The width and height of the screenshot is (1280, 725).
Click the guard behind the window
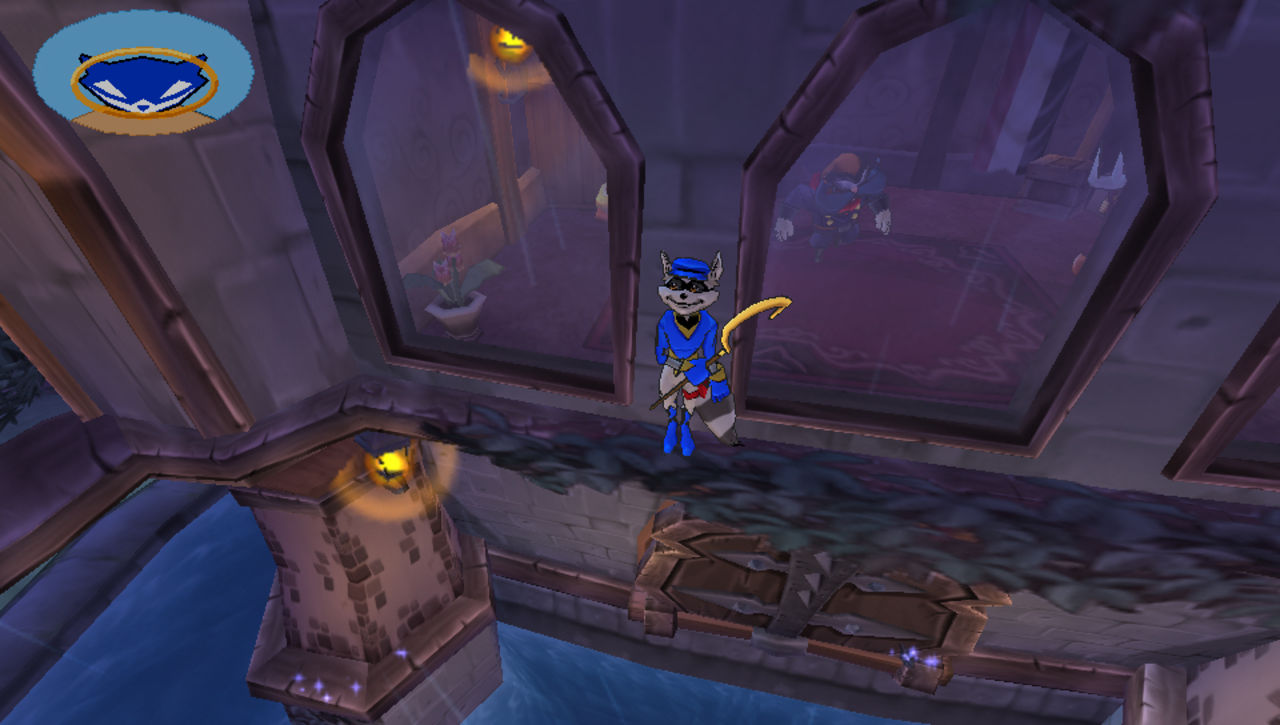coord(840,200)
